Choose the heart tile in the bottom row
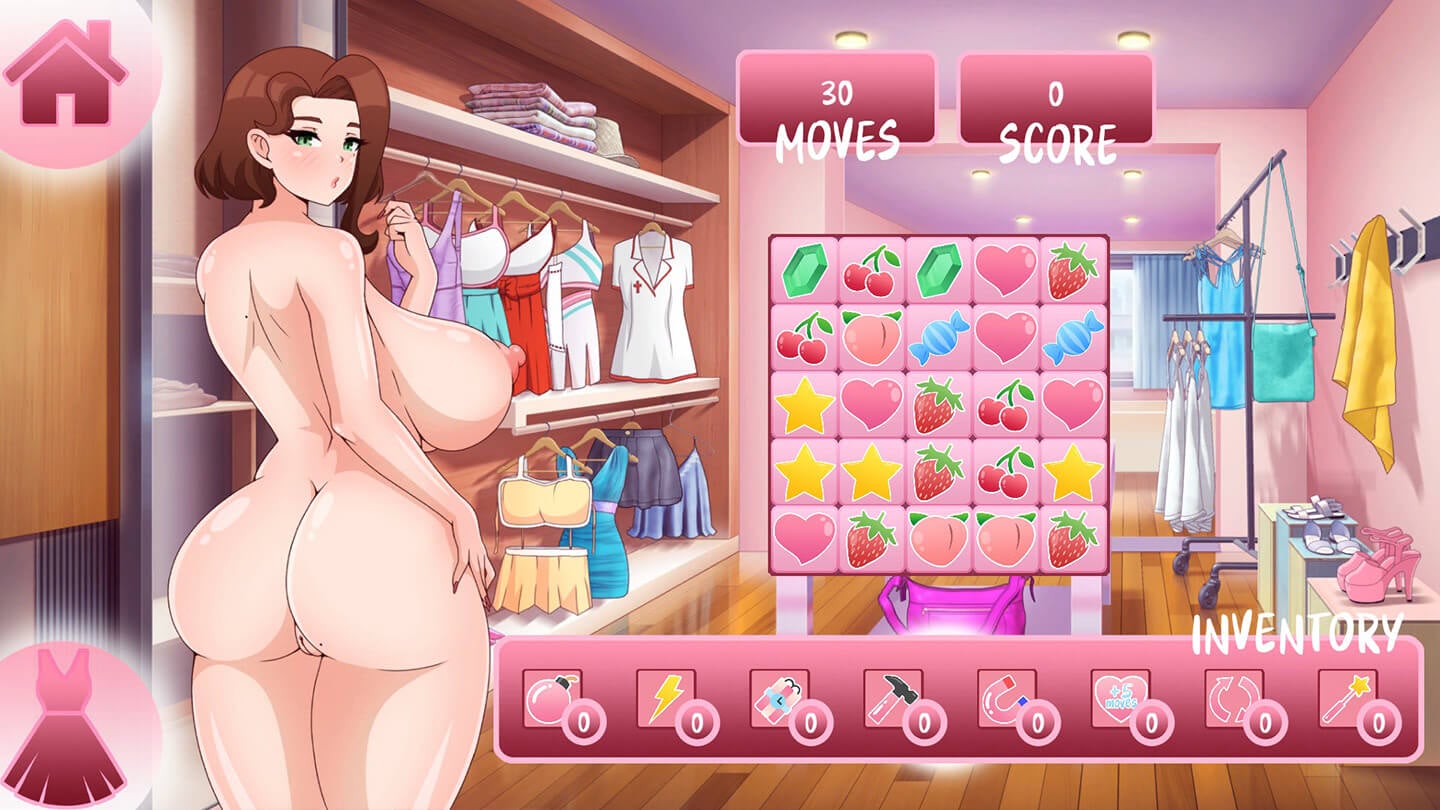Viewport: 1440px width, 810px height. [x=805, y=538]
